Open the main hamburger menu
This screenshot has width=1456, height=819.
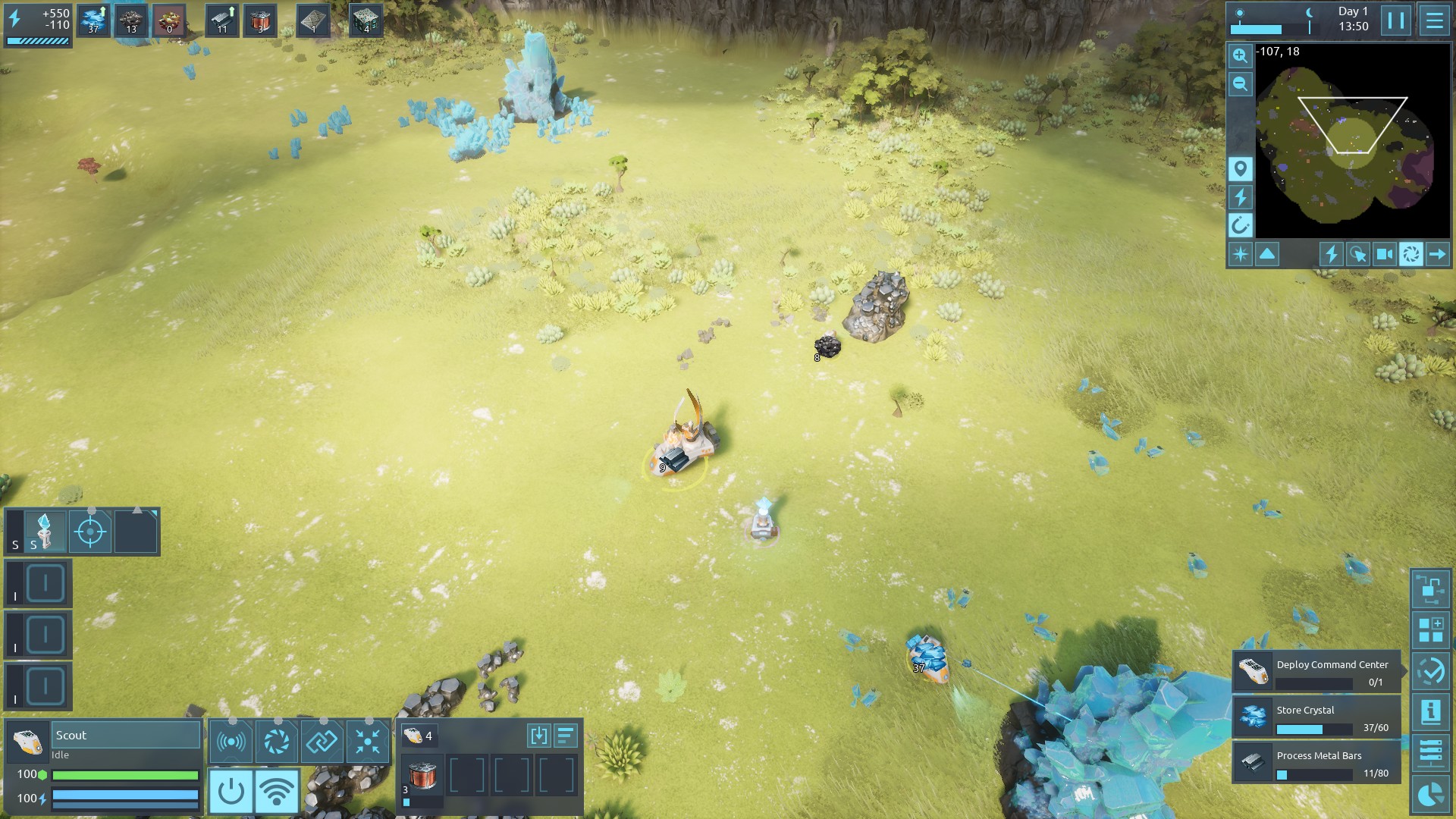(1434, 20)
